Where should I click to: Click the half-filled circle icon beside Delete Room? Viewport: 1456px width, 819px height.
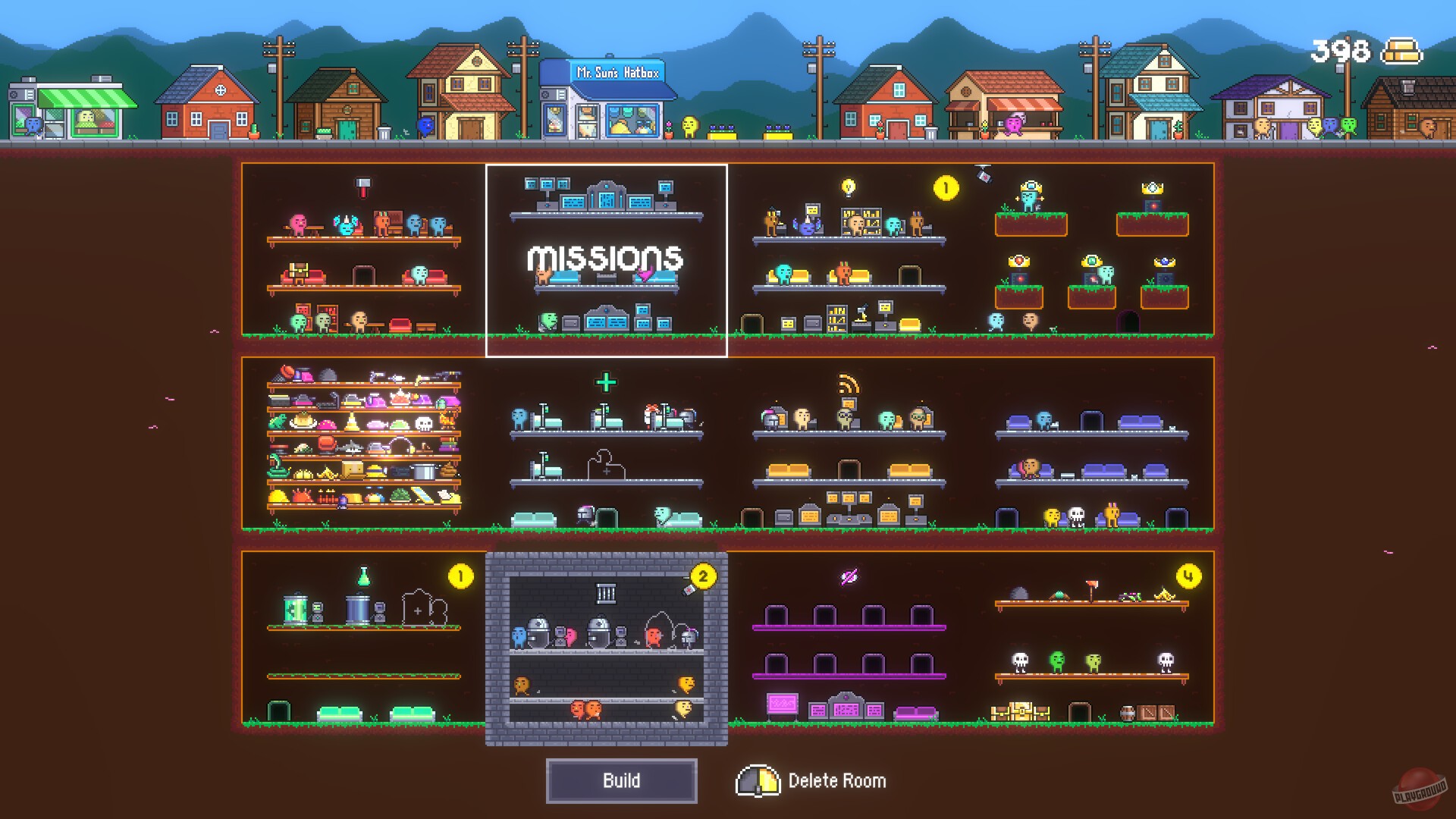758,780
